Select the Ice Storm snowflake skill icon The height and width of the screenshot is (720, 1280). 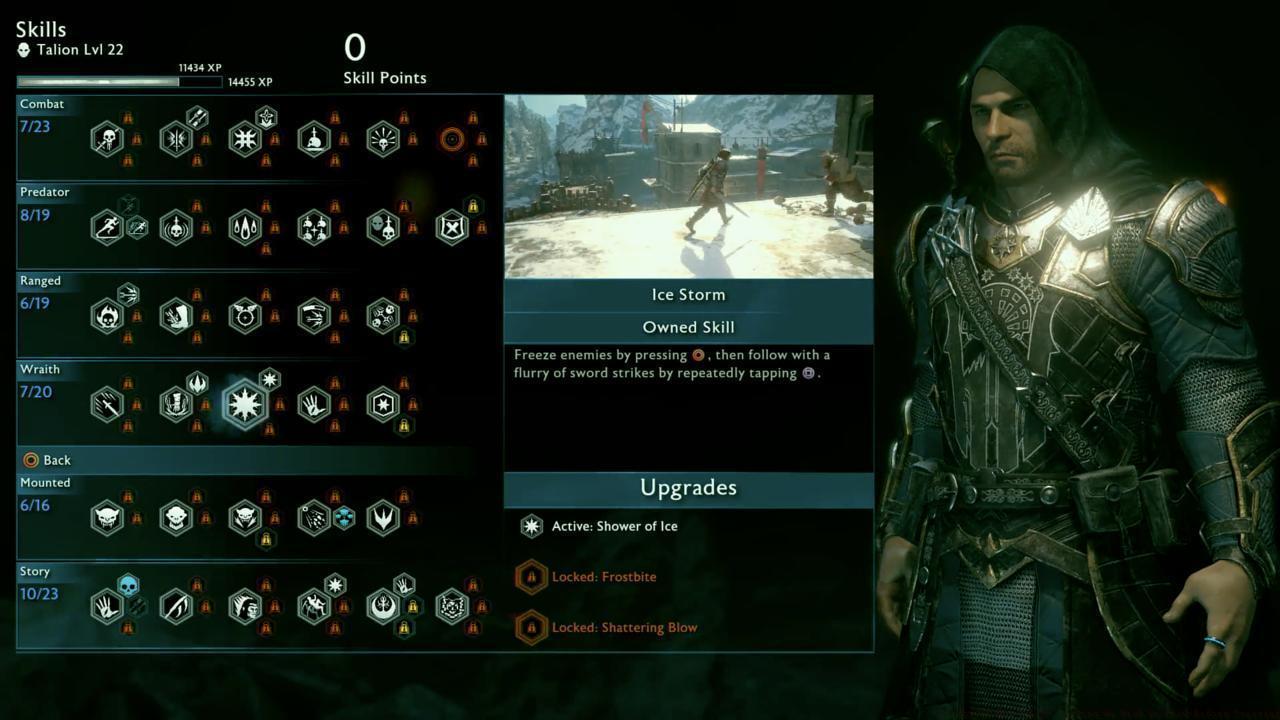[247, 403]
